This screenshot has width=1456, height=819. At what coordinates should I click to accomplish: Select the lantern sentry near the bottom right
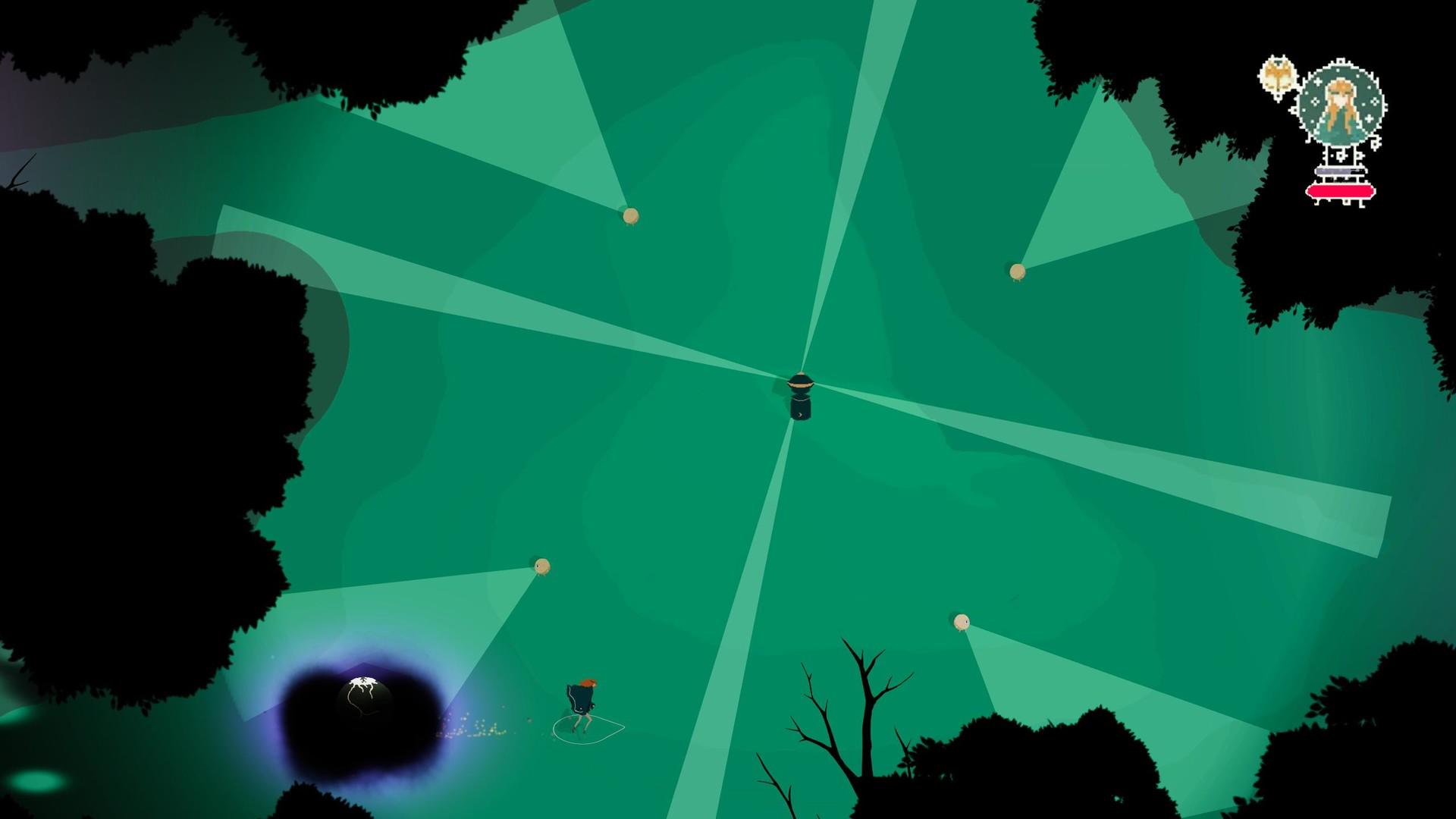[x=962, y=623]
